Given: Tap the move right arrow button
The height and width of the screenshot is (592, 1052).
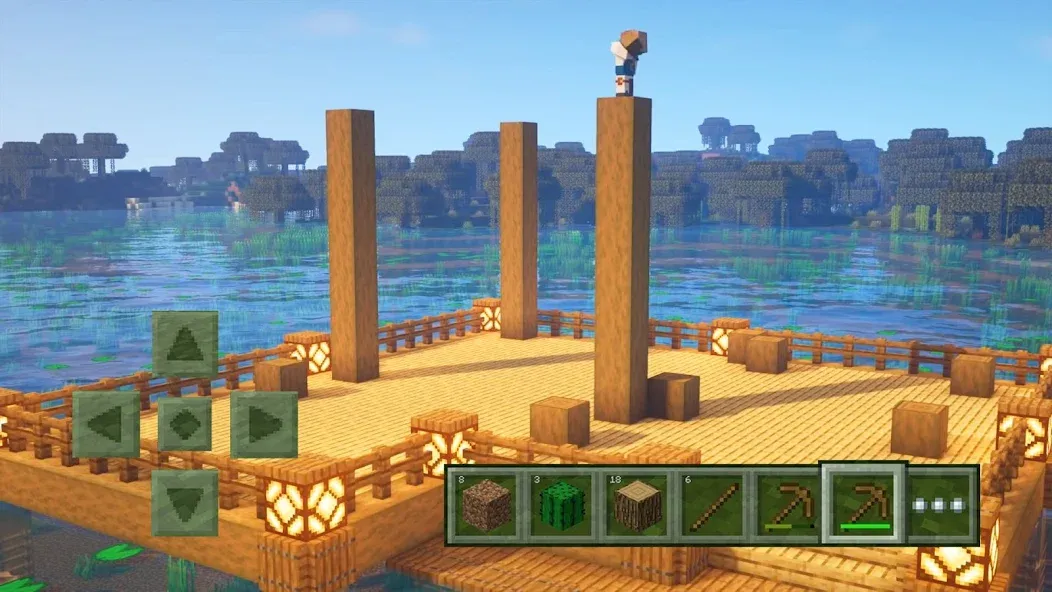Looking at the screenshot, I should point(264,424).
